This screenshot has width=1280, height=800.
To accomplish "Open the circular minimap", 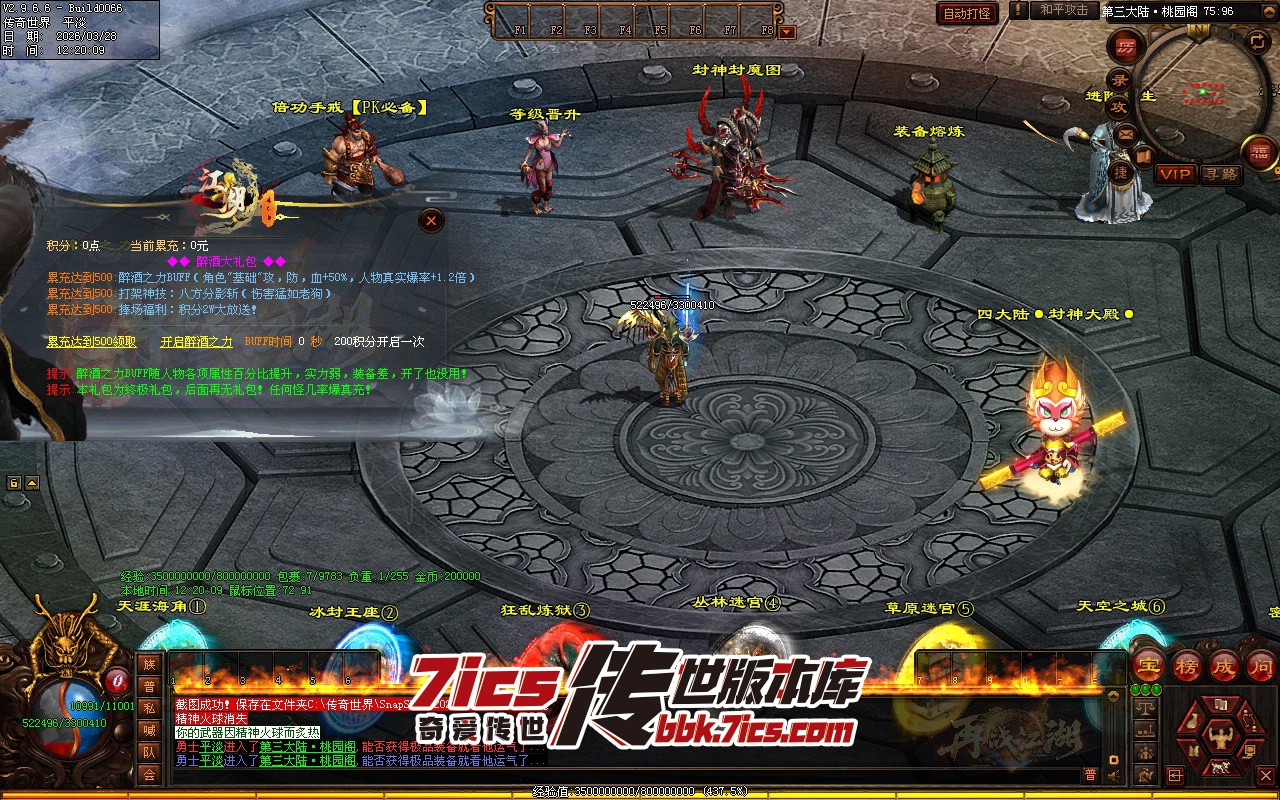I will point(1196,88).
